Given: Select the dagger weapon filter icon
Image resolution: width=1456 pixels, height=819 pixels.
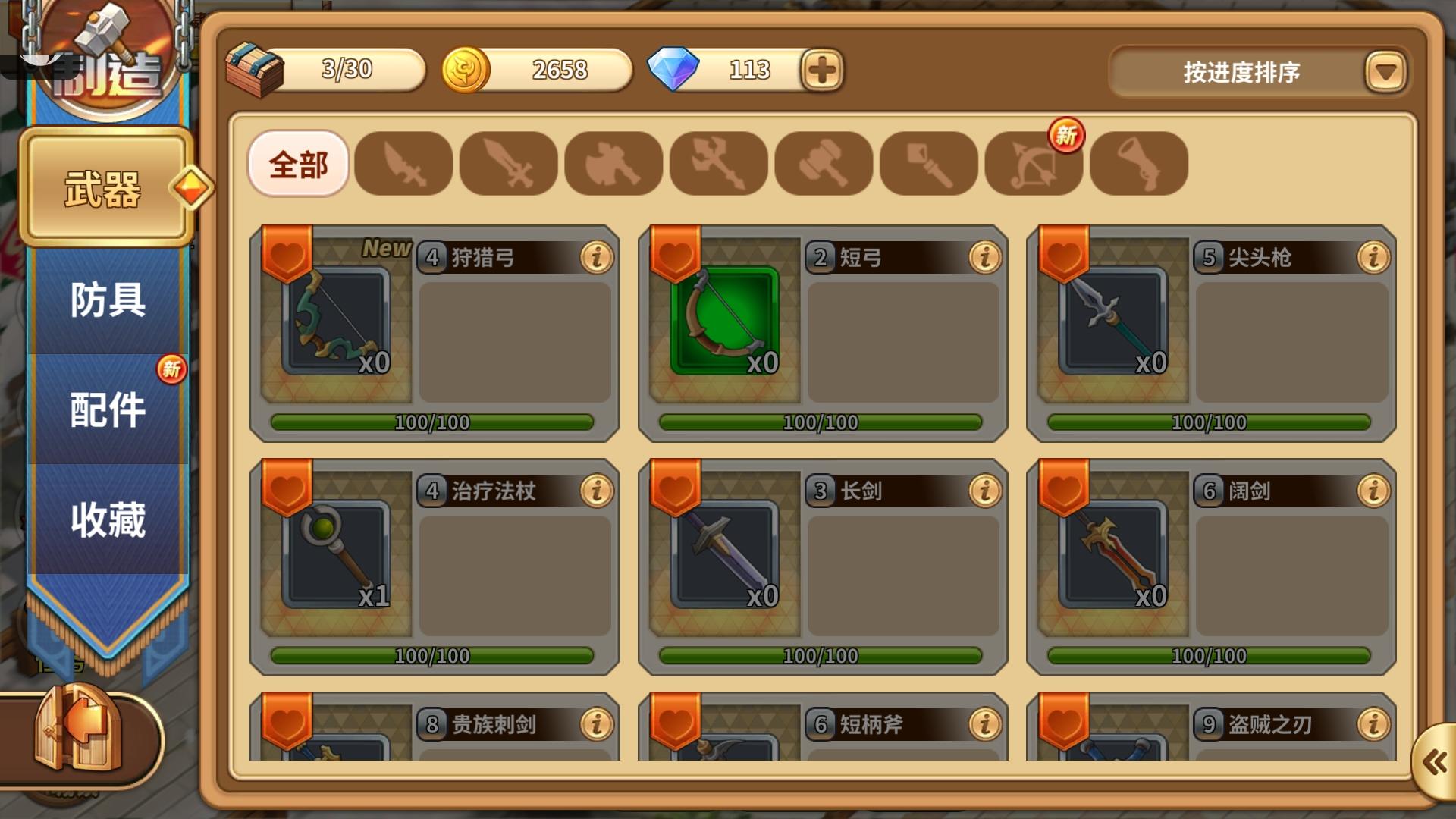Looking at the screenshot, I should (404, 165).
